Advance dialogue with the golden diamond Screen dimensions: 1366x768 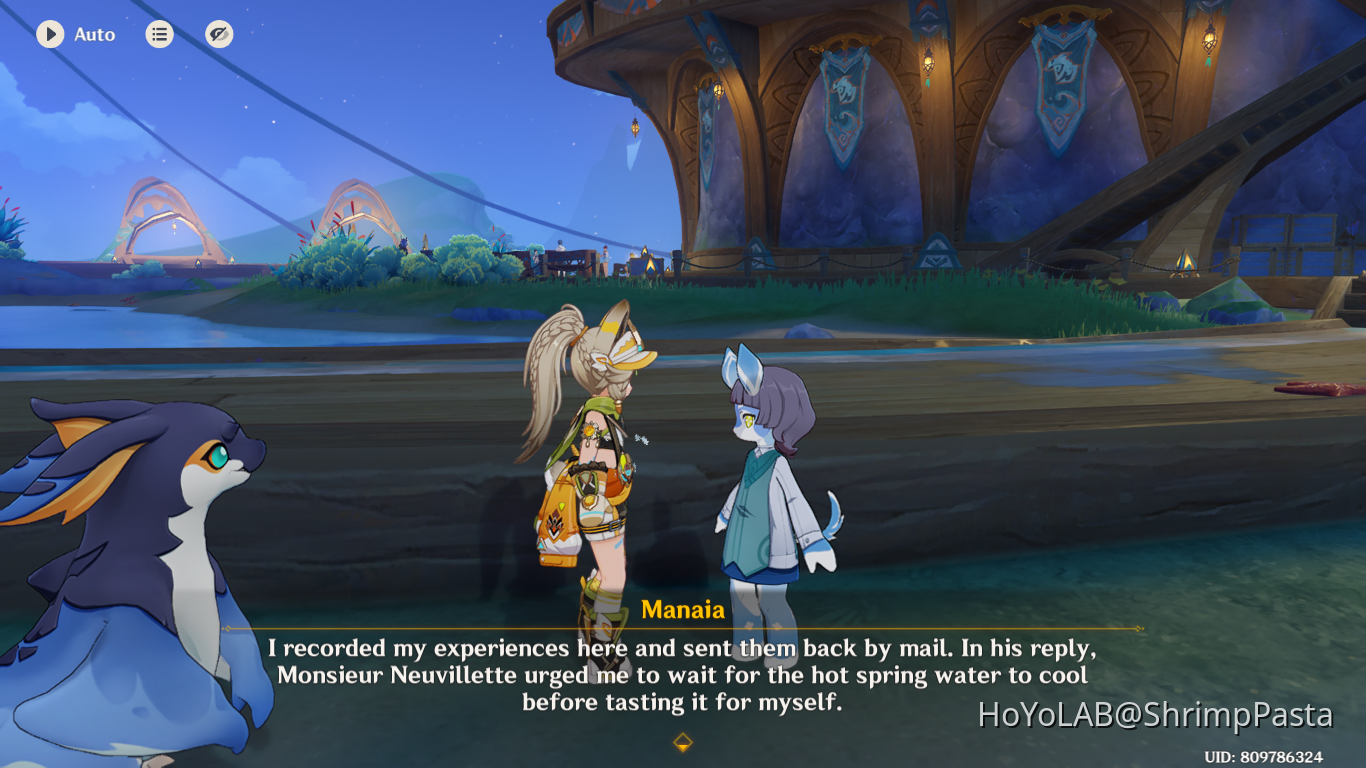point(683,743)
